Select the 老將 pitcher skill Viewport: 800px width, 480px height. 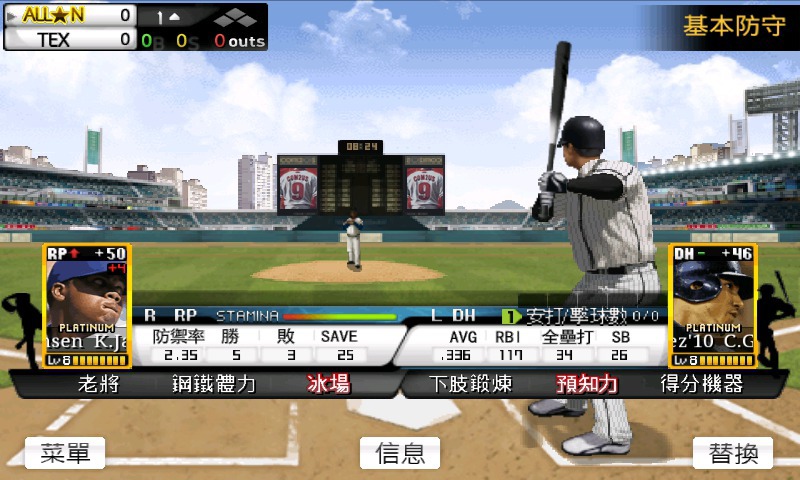(x=98, y=383)
